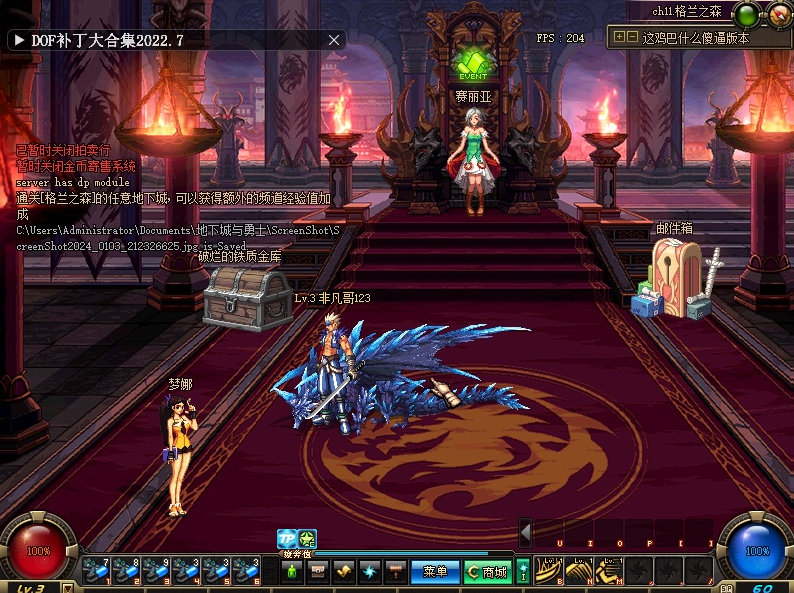The height and width of the screenshot is (593, 794).
Task: Click the minus button in the quest tracker
Action: [632, 37]
